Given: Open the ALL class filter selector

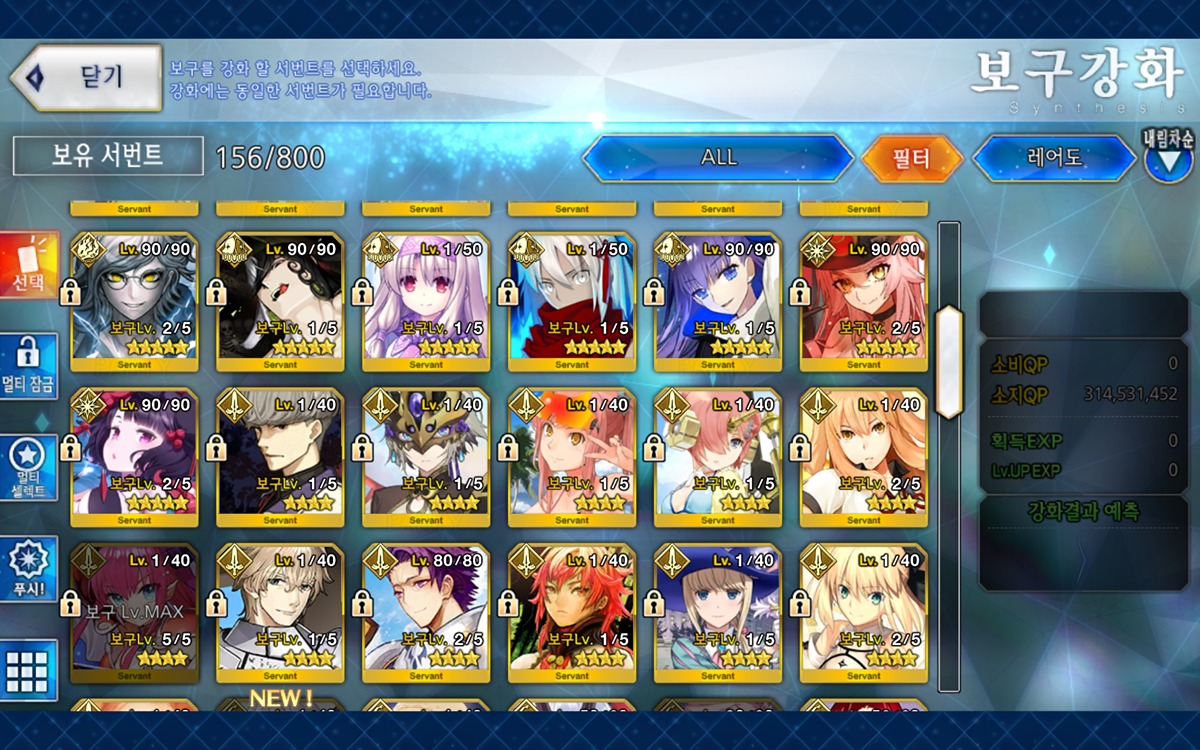Looking at the screenshot, I should [x=718, y=158].
